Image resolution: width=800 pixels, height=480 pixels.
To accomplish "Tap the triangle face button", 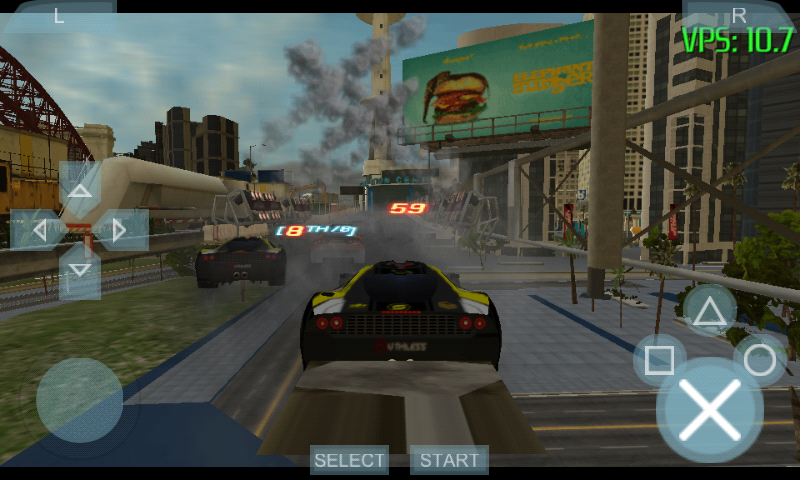I will 710,311.
